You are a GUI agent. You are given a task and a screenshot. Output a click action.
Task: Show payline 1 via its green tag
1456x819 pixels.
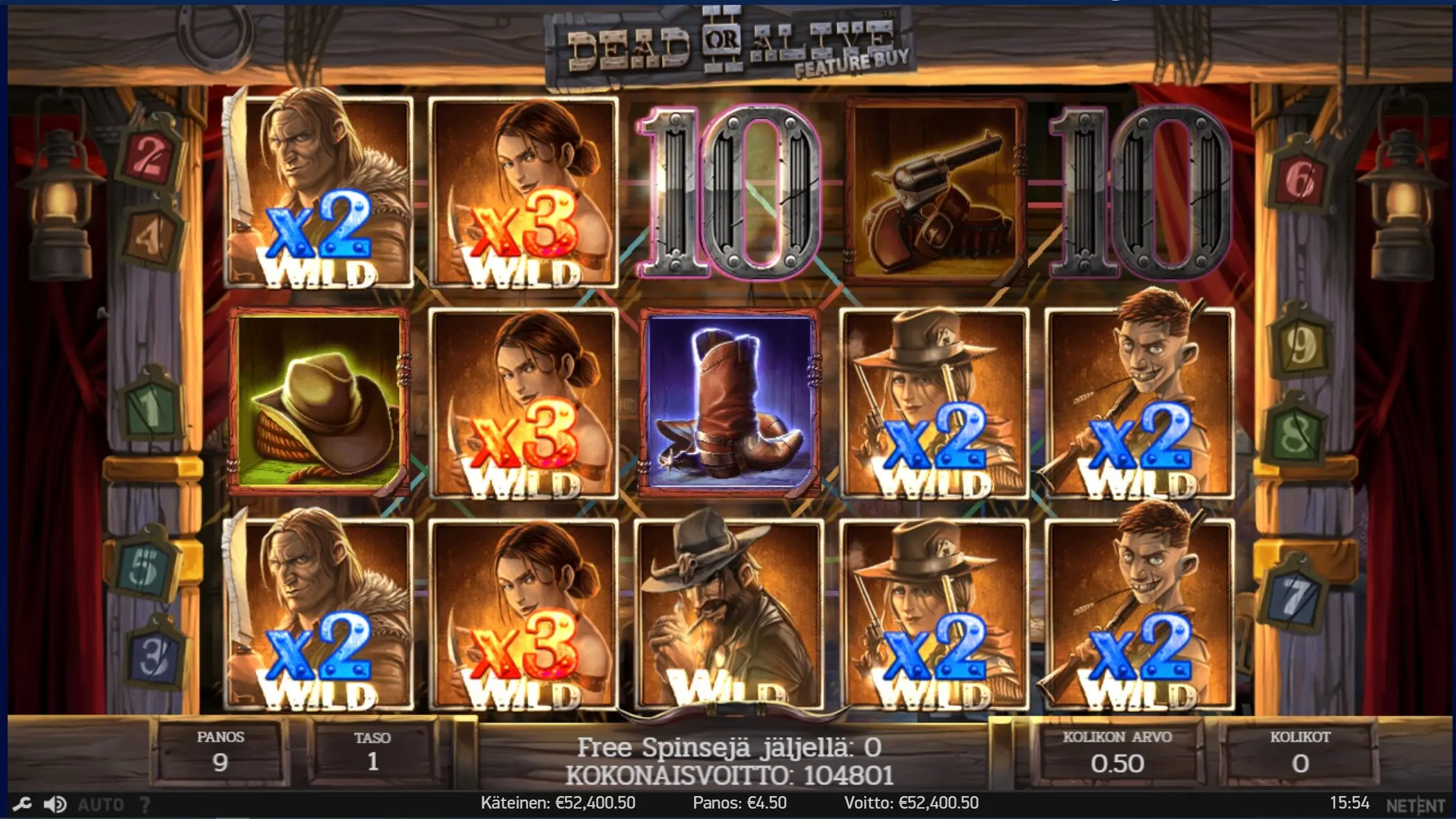point(151,406)
